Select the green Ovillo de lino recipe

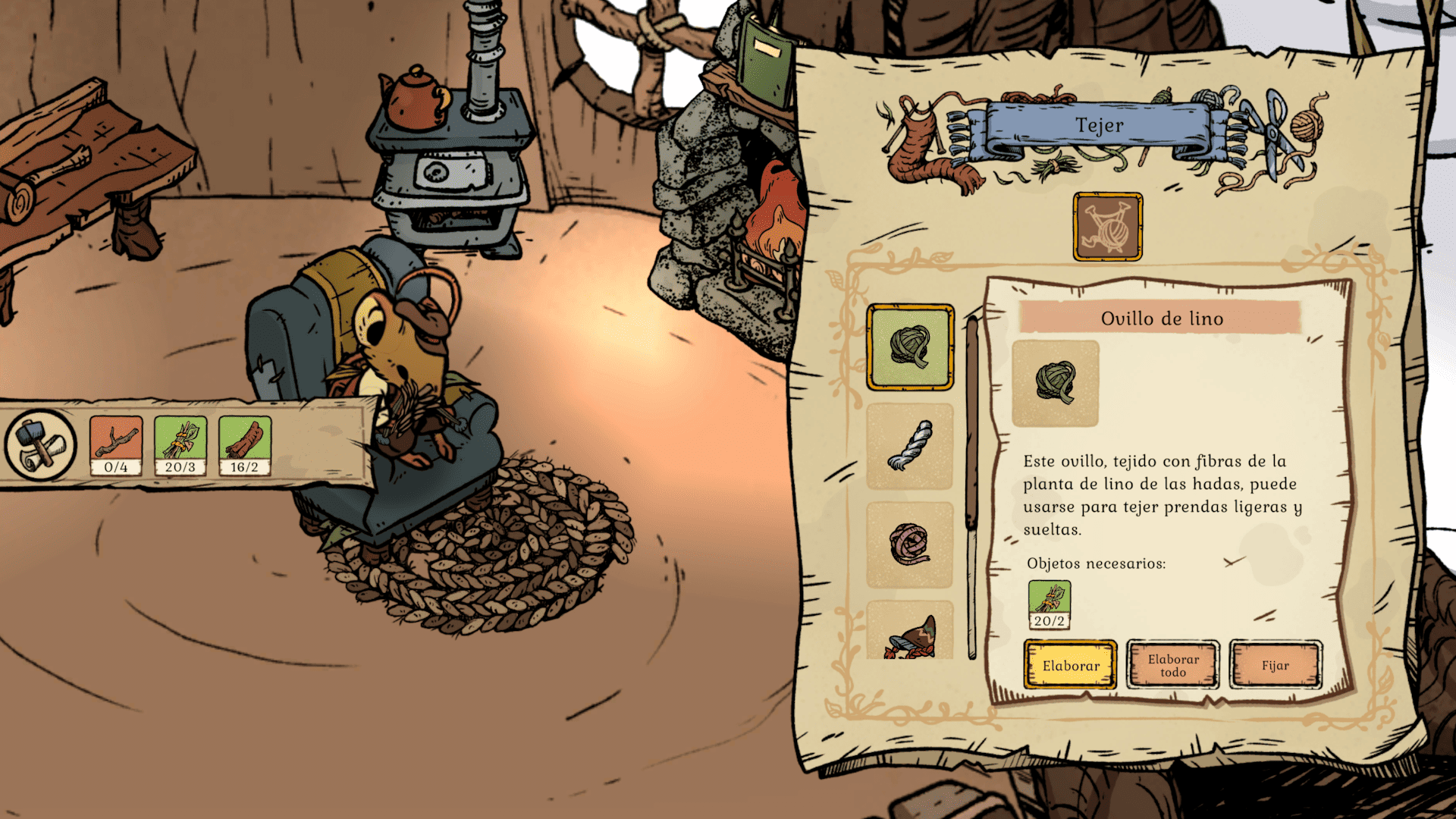tap(910, 347)
